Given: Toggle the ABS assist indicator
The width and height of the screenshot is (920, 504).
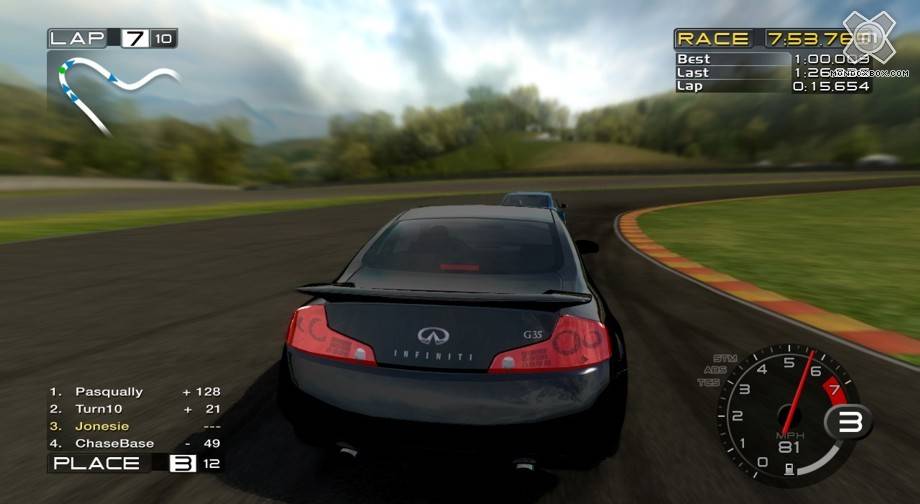Looking at the screenshot, I should click(714, 370).
